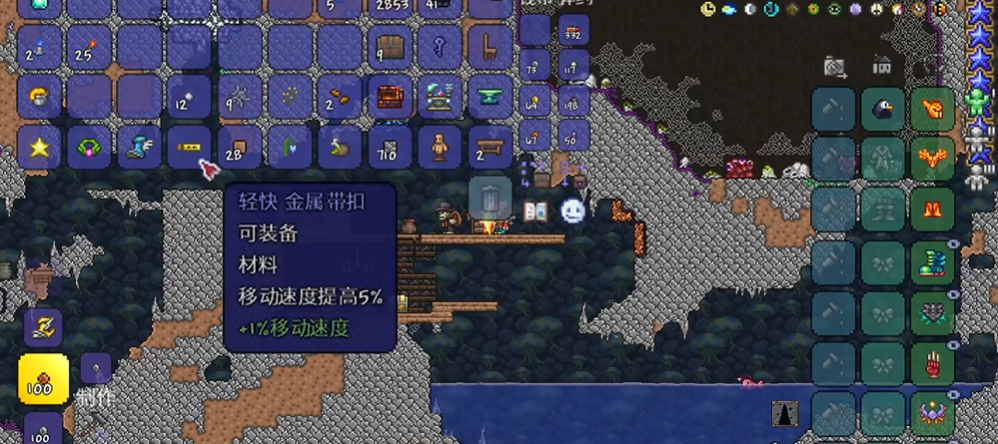The height and width of the screenshot is (444, 998).
Task: Click the smiling emote bubble button
Action: click(572, 211)
